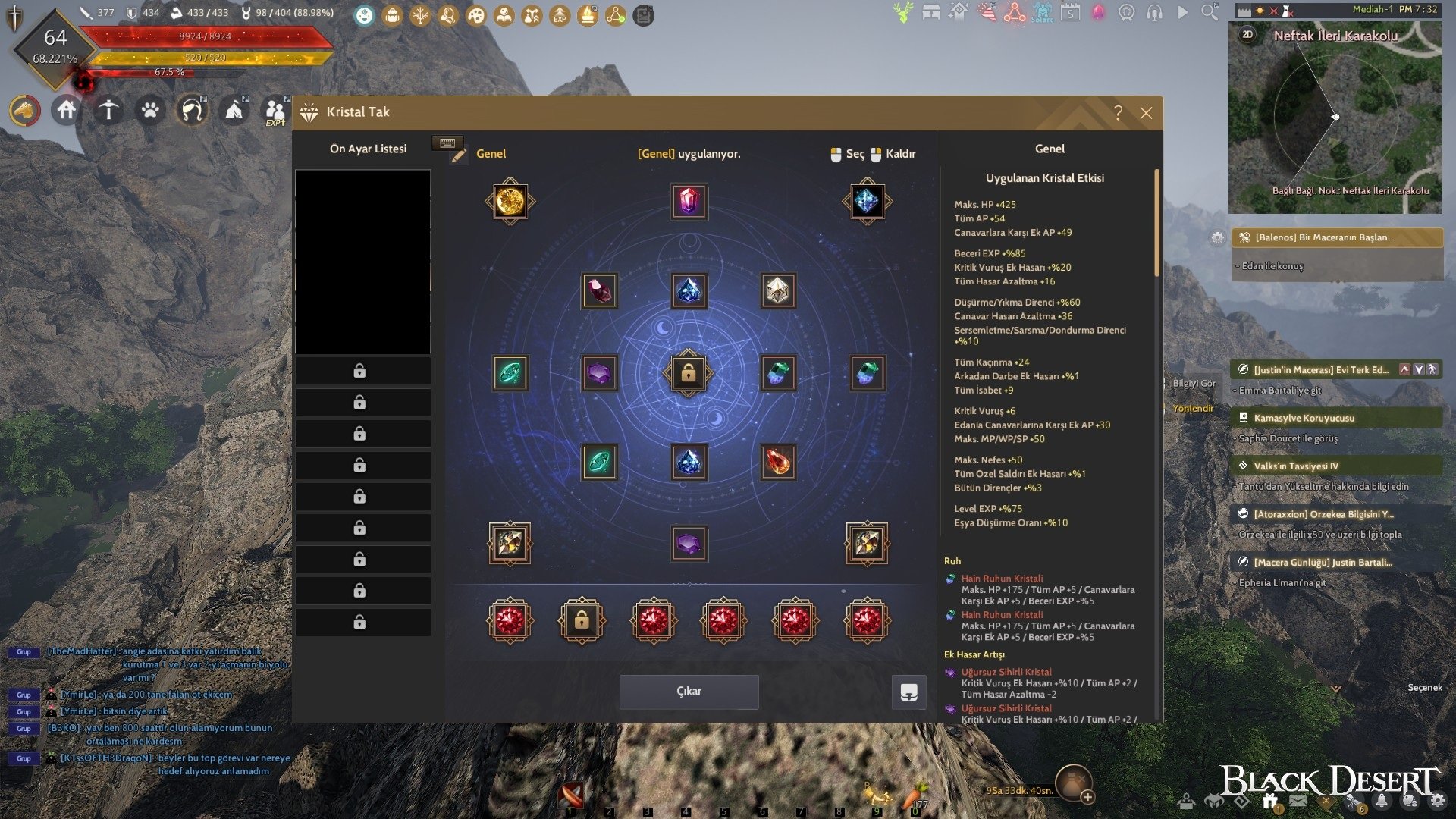Click the home icon on left HUD
This screenshot has width=1456, height=819.
tap(67, 111)
